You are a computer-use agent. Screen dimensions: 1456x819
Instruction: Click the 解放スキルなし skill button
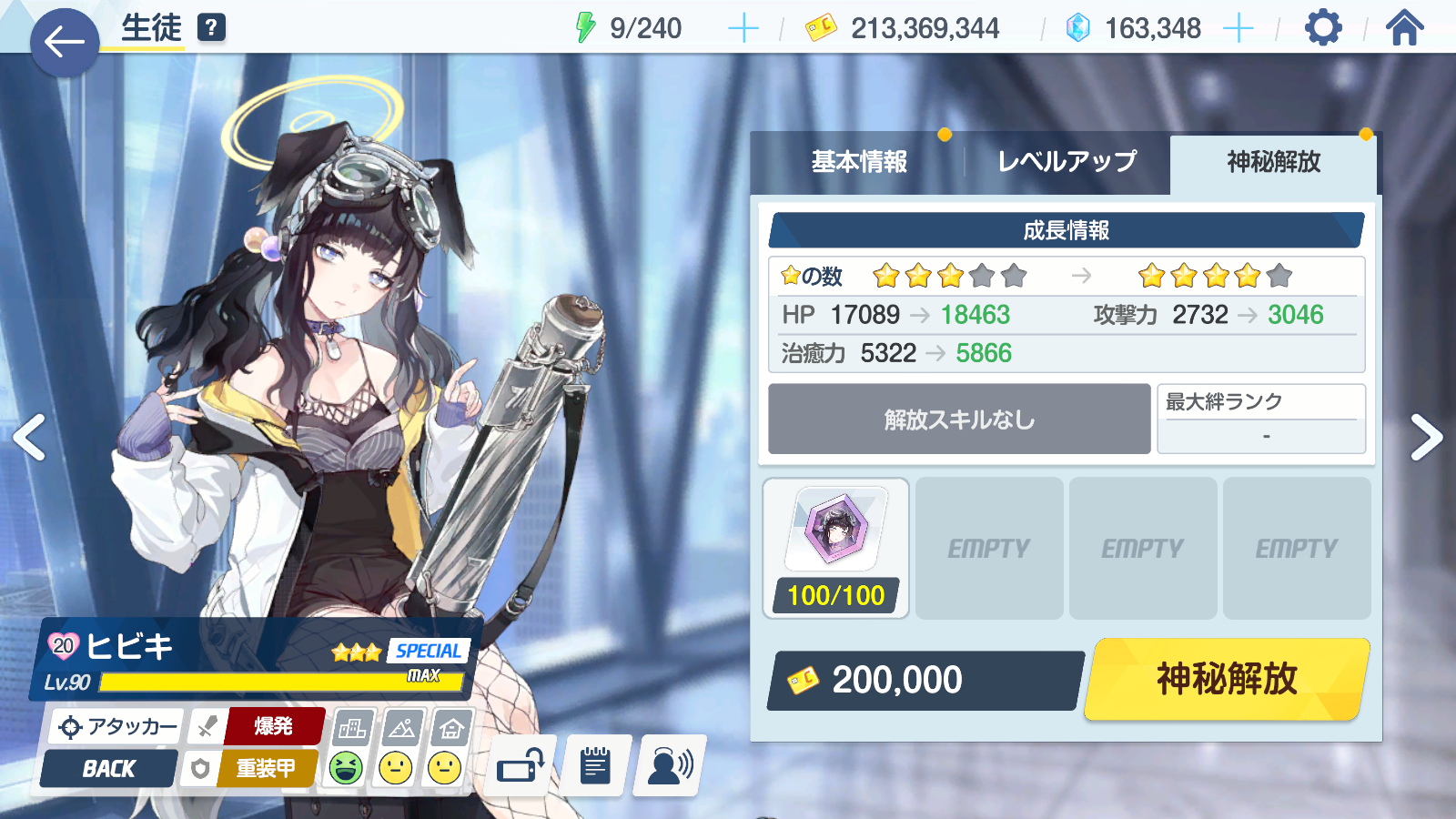[959, 420]
